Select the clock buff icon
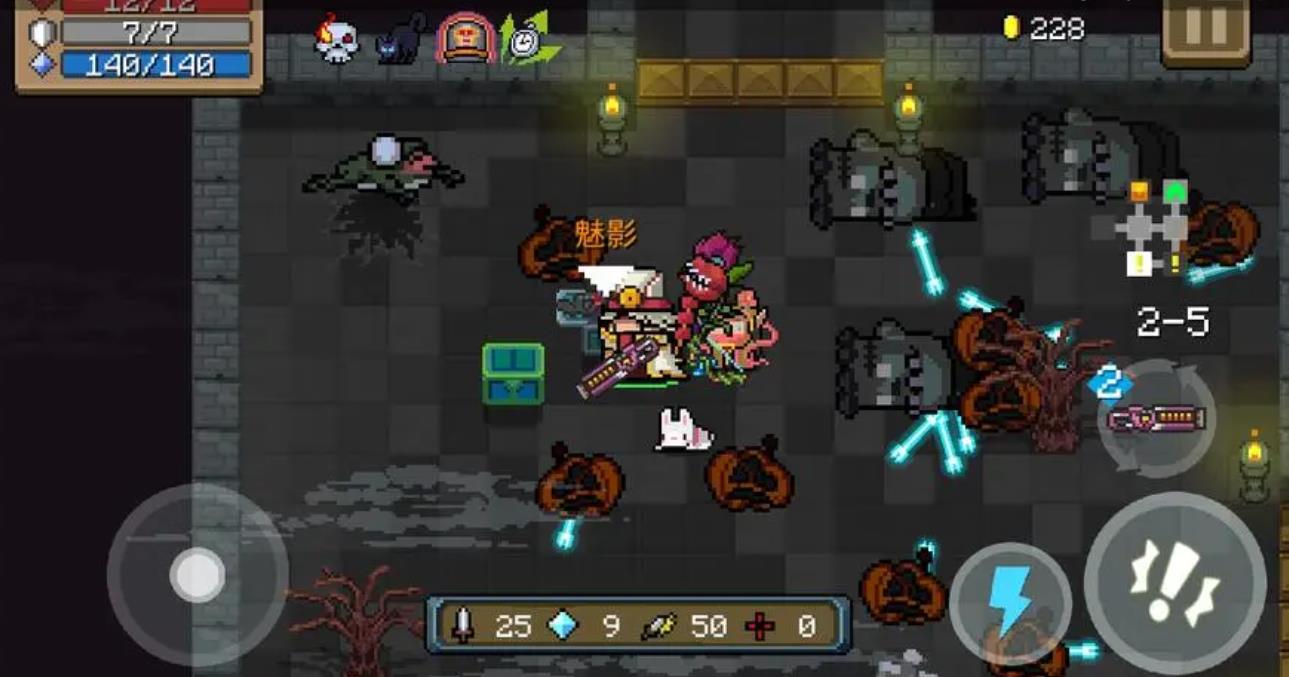The width and height of the screenshot is (1289, 677). 525,39
